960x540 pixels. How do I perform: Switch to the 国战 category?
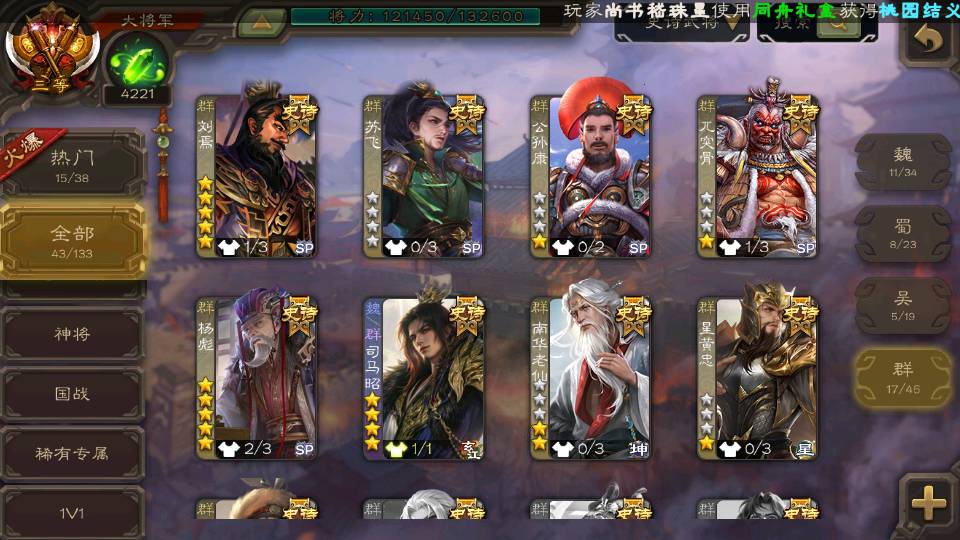click(x=72, y=394)
